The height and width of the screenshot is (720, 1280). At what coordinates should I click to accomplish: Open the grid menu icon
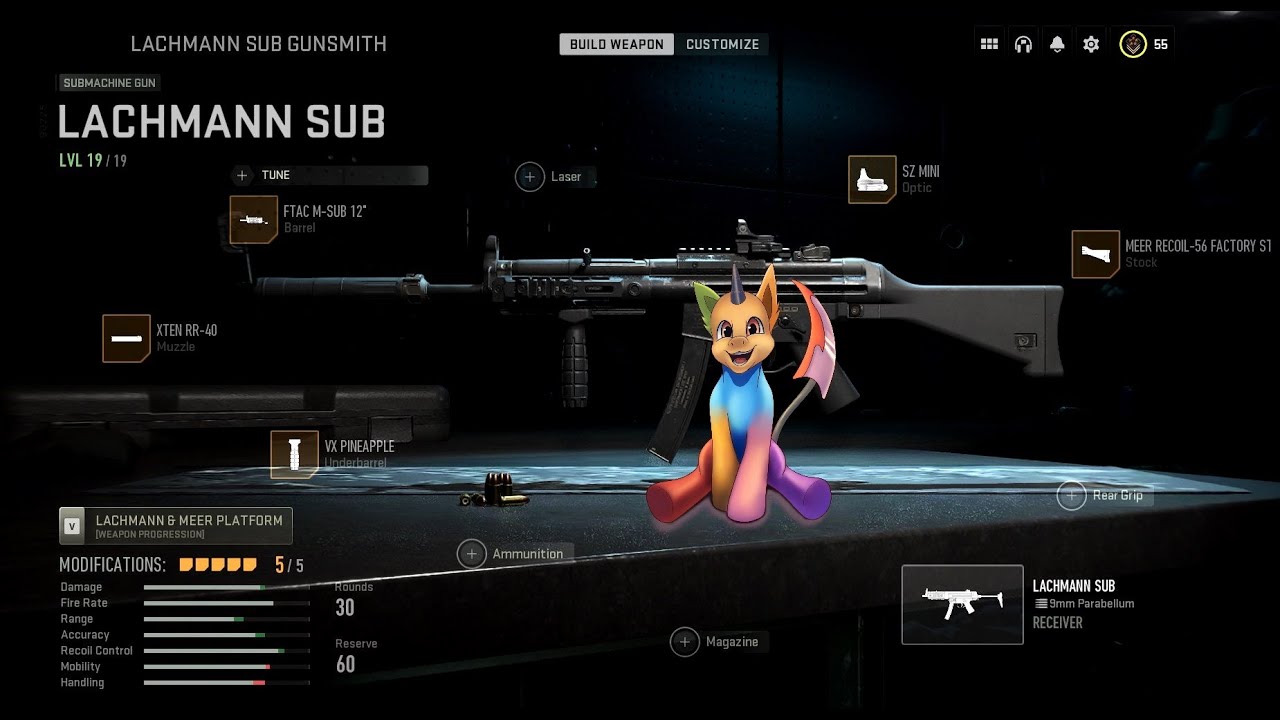coord(989,44)
